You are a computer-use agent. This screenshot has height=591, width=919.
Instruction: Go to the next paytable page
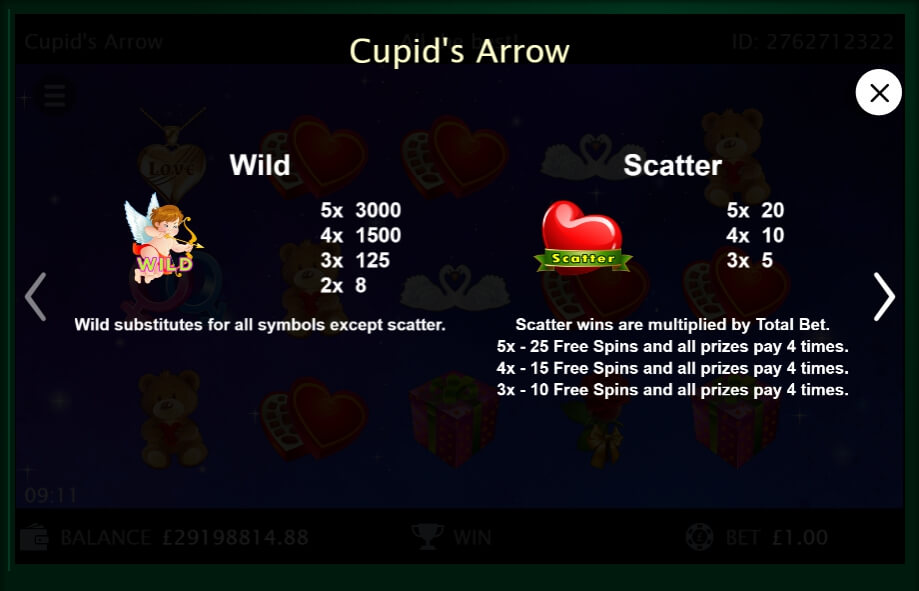(884, 296)
